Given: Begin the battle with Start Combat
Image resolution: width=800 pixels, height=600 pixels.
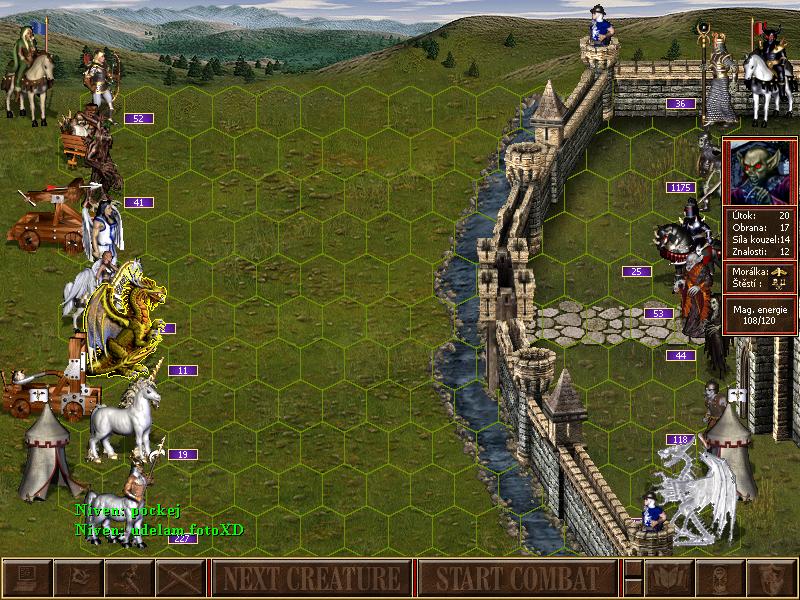Looking at the screenshot, I should tap(516, 578).
